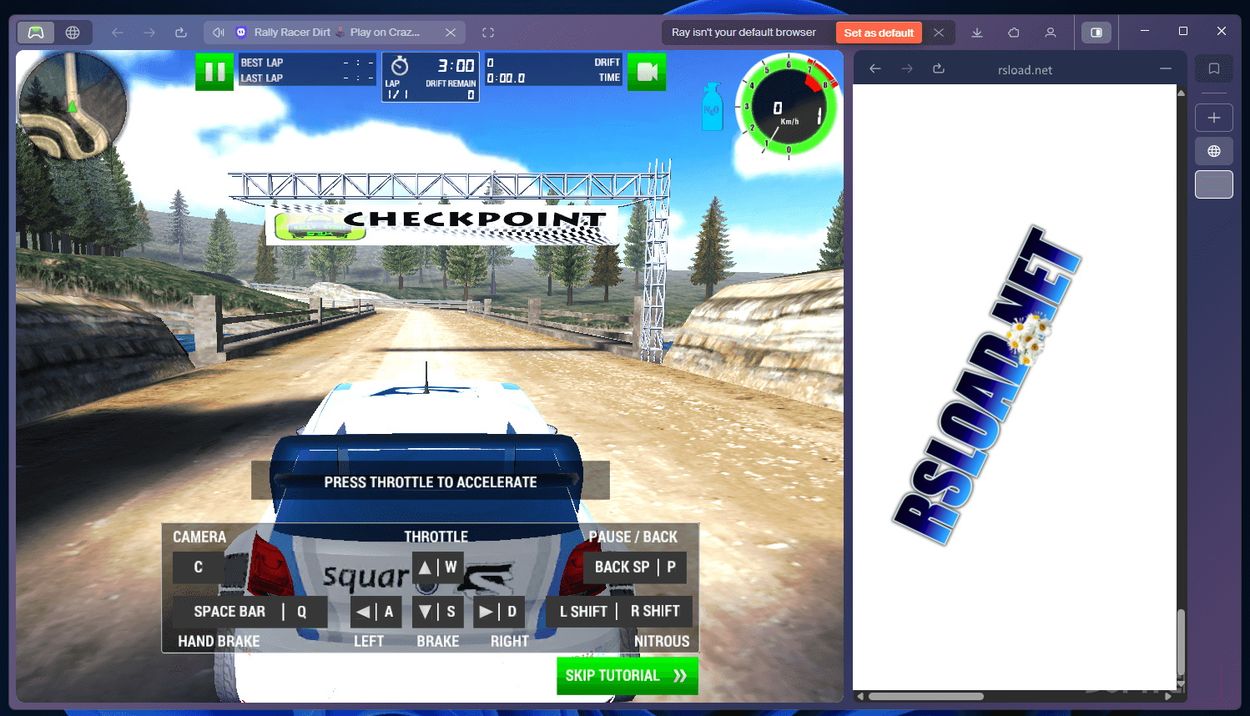The height and width of the screenshot is (716, 1250).
Task: Pause the race with the green button
Action: 214,72
